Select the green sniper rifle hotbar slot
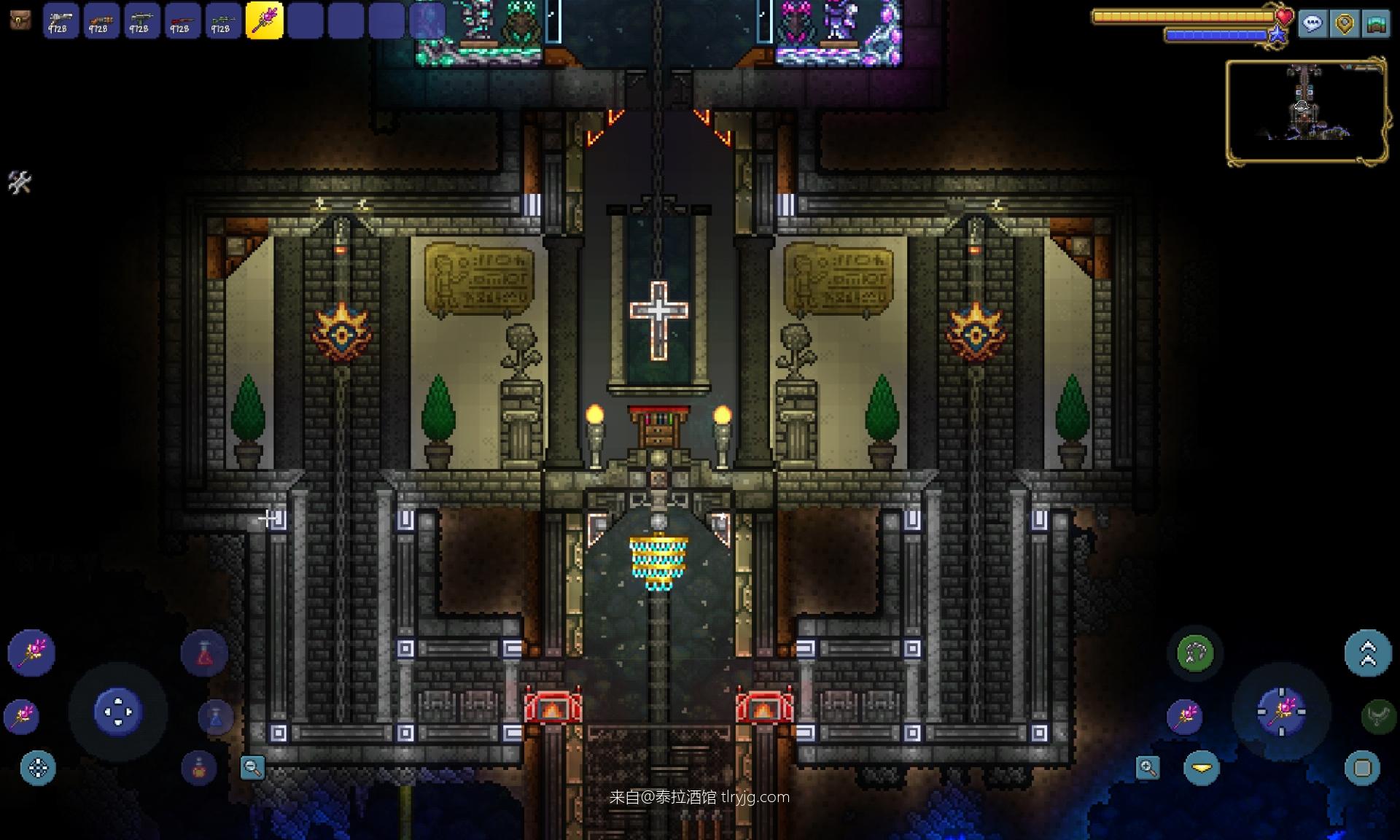 tap(223, 20)
